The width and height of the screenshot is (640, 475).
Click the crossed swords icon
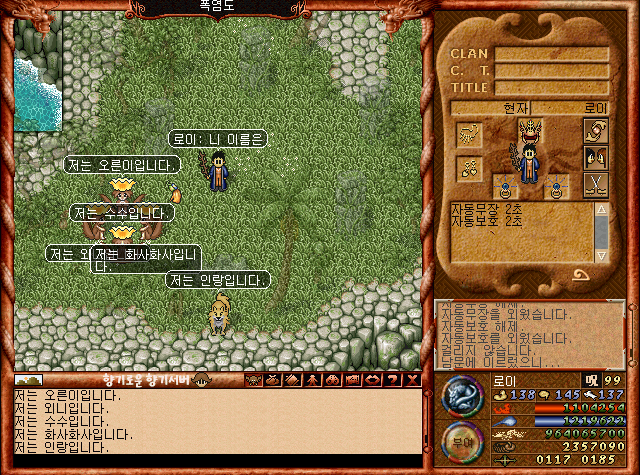point(596,185)
